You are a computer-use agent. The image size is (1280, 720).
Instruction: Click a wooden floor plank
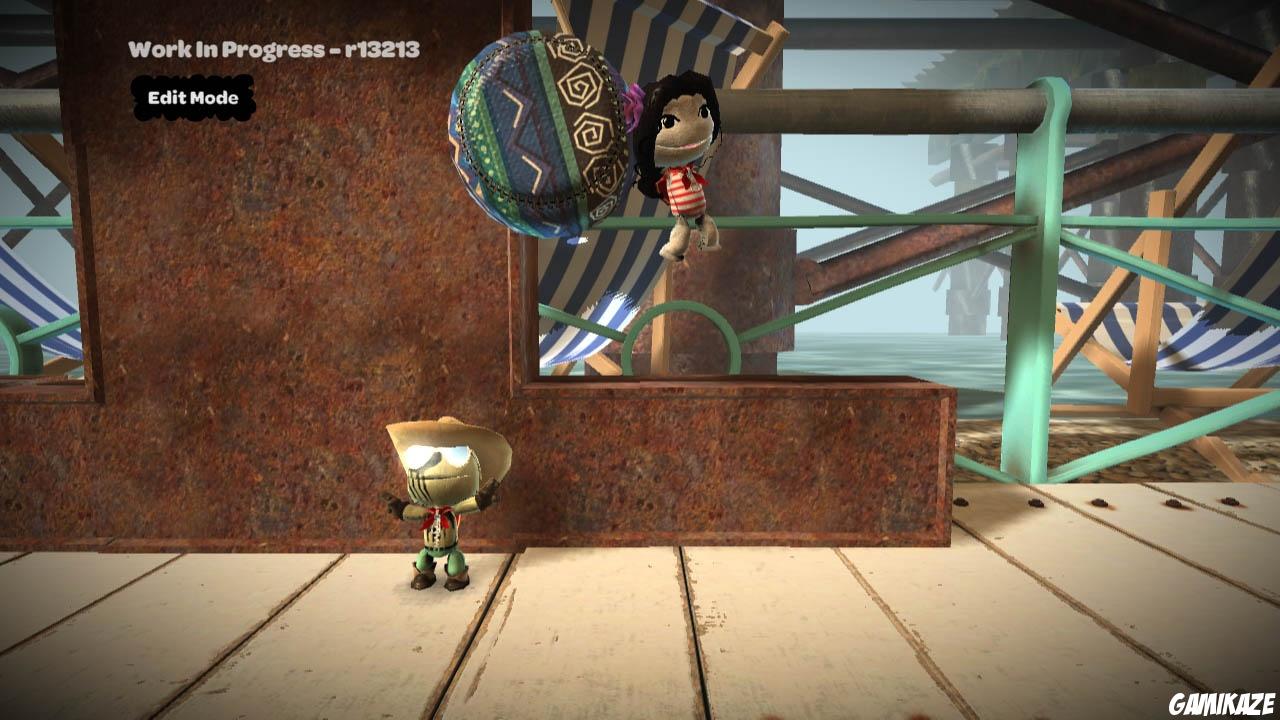pos(800,640)
